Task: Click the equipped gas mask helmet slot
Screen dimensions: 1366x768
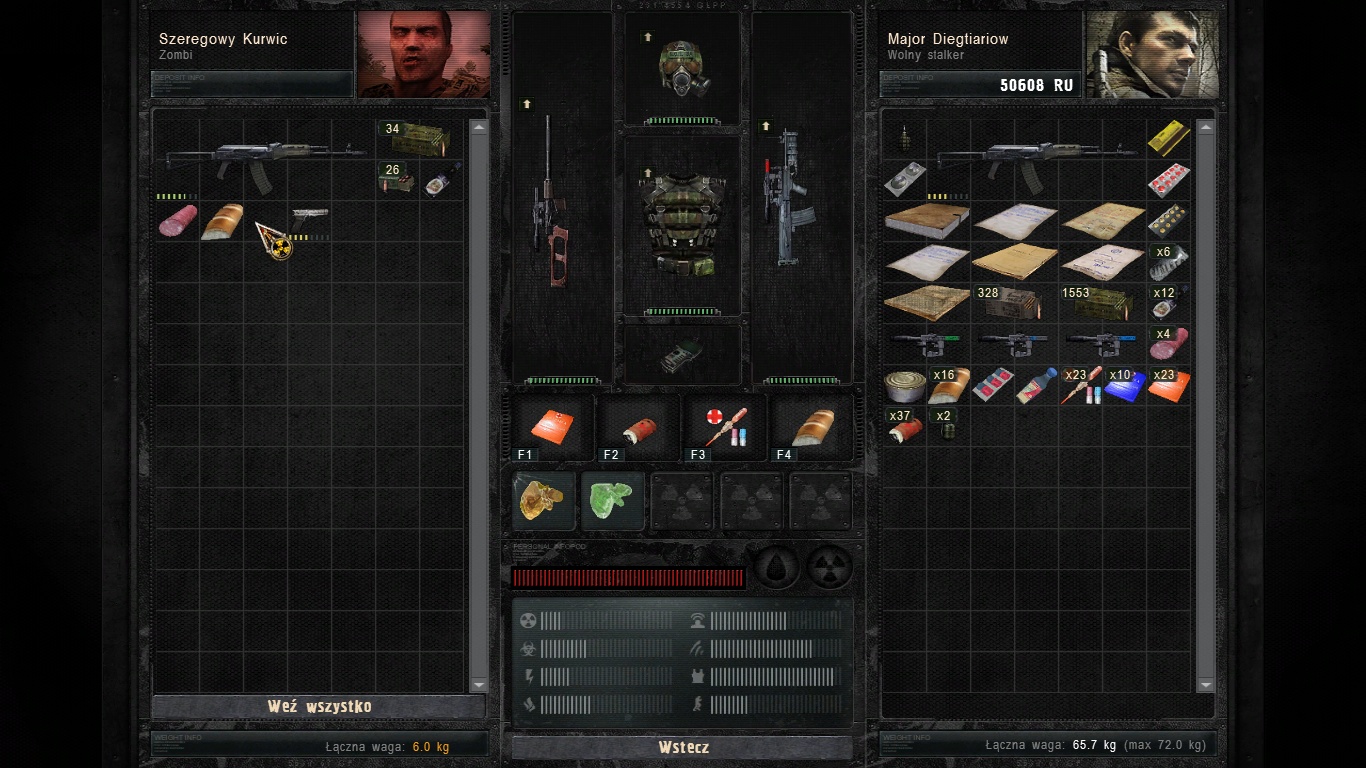Action: (683, 68)
